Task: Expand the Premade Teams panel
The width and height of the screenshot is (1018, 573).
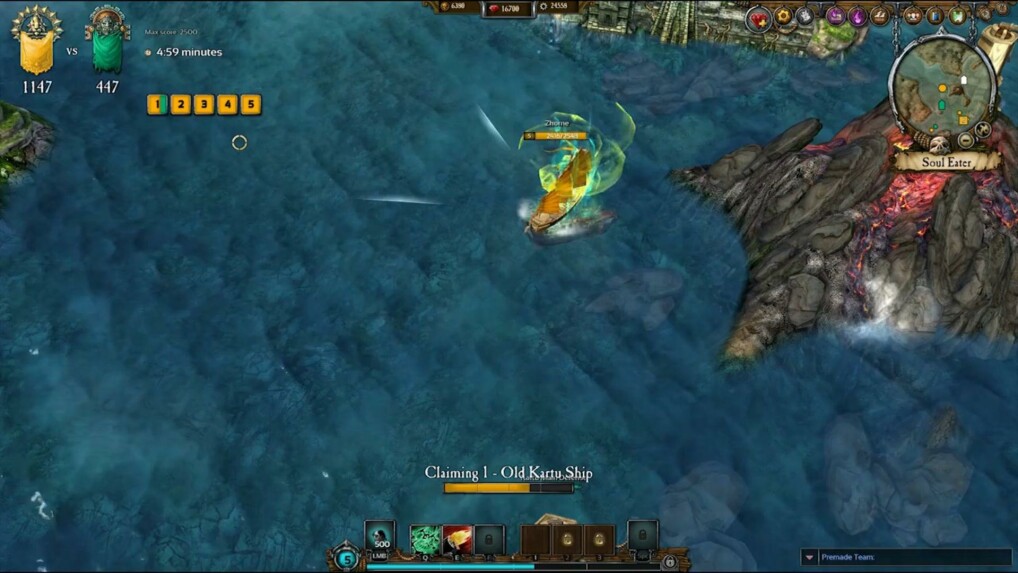Action: (809, 557)
